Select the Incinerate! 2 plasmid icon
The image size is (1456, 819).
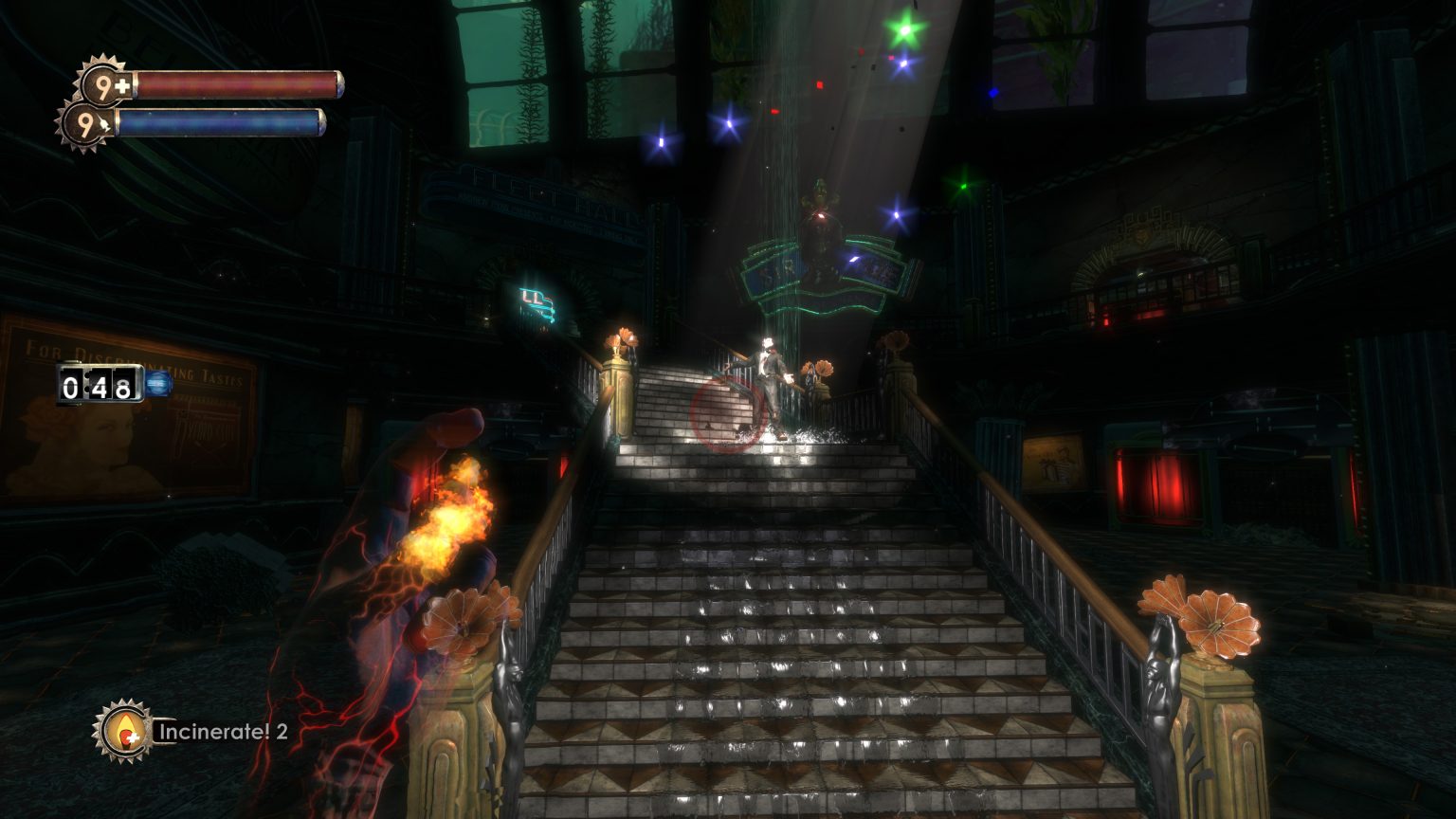tap(123, 731)
